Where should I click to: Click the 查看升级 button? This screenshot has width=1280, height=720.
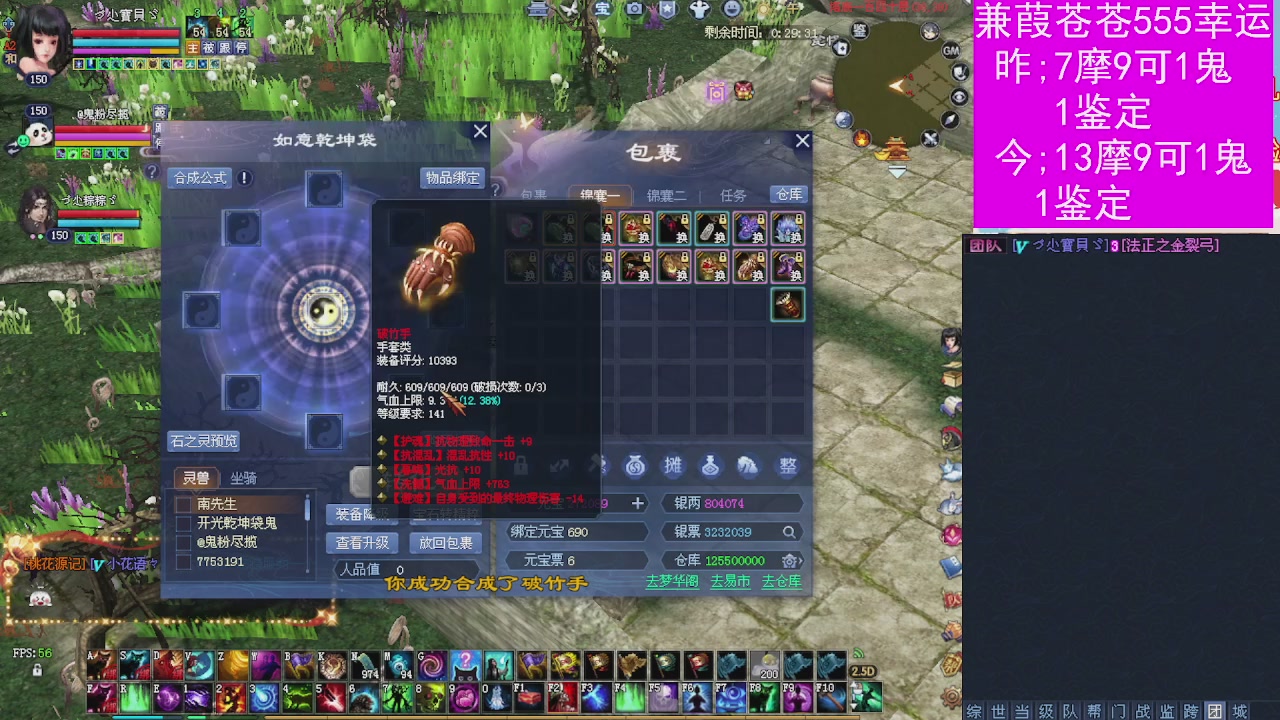(362, 543)
